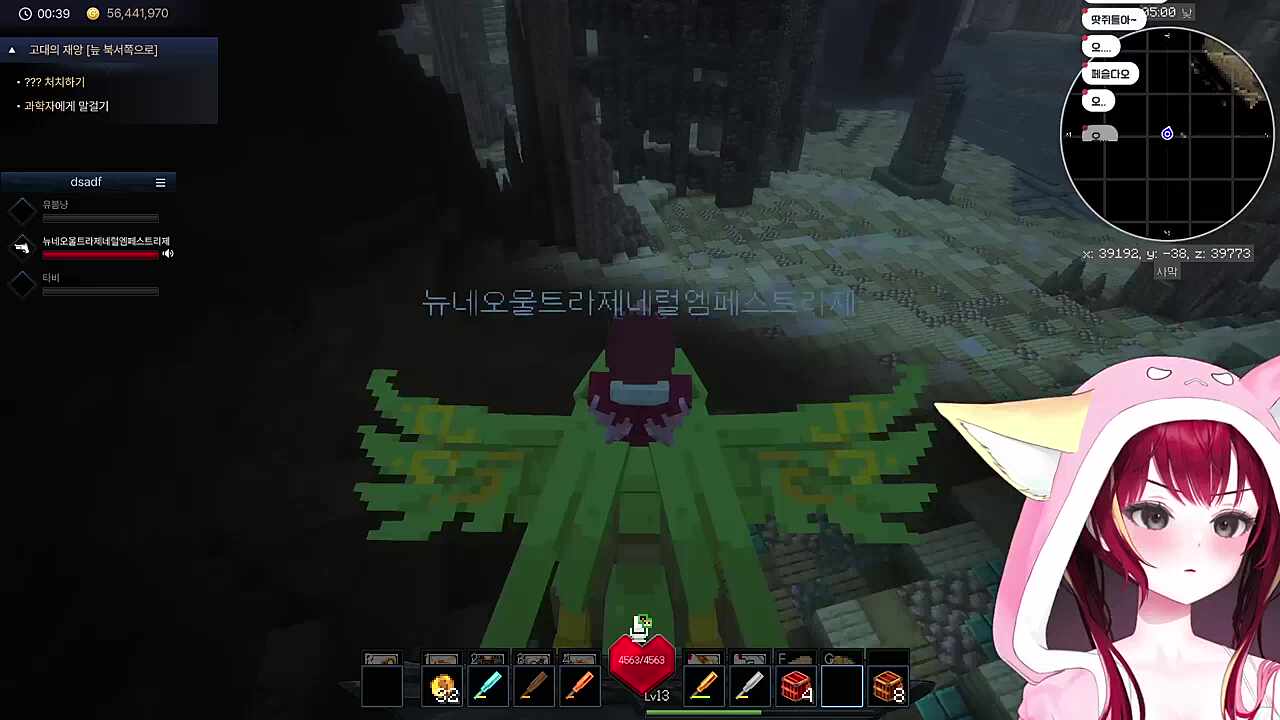Collapse the quest tracker with the triangle arrow
1280x720 pixels.
(11, 49)
